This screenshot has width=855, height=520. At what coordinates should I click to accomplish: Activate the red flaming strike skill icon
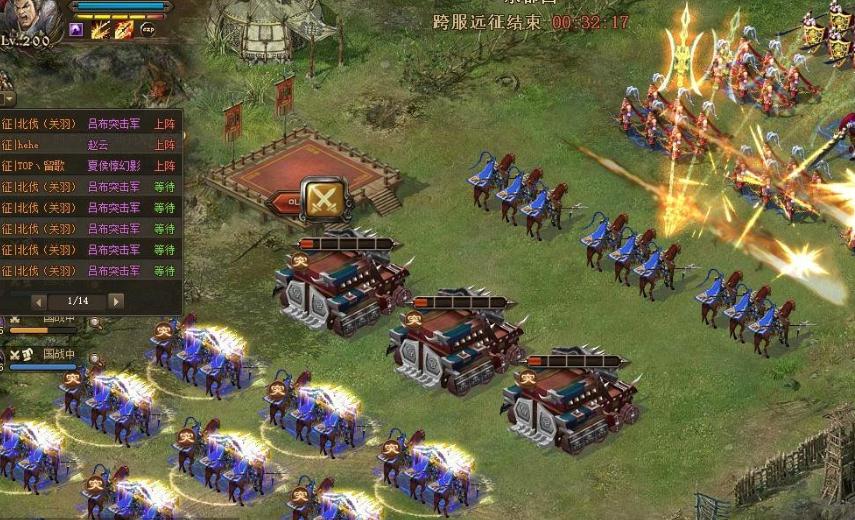tap(124, 30)
